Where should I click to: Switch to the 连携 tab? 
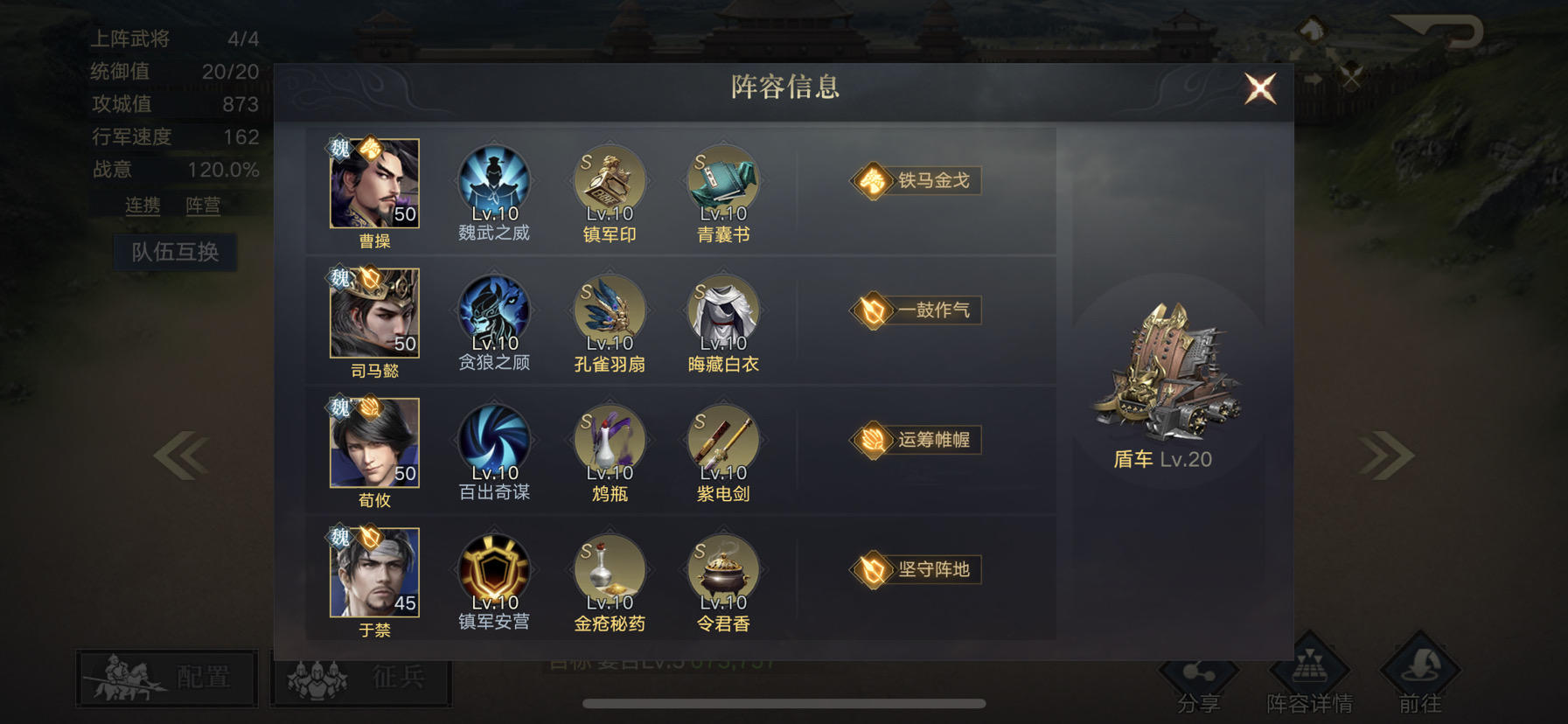point(143,206)
